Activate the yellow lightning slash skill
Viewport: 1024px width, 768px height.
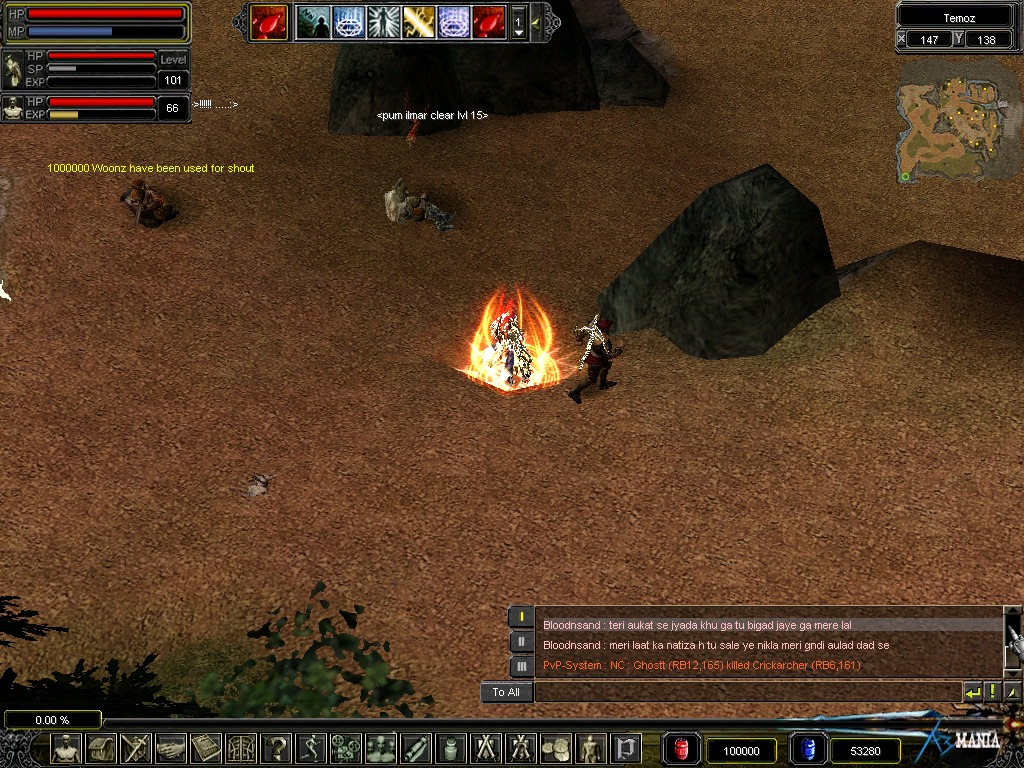pos(418,22)
